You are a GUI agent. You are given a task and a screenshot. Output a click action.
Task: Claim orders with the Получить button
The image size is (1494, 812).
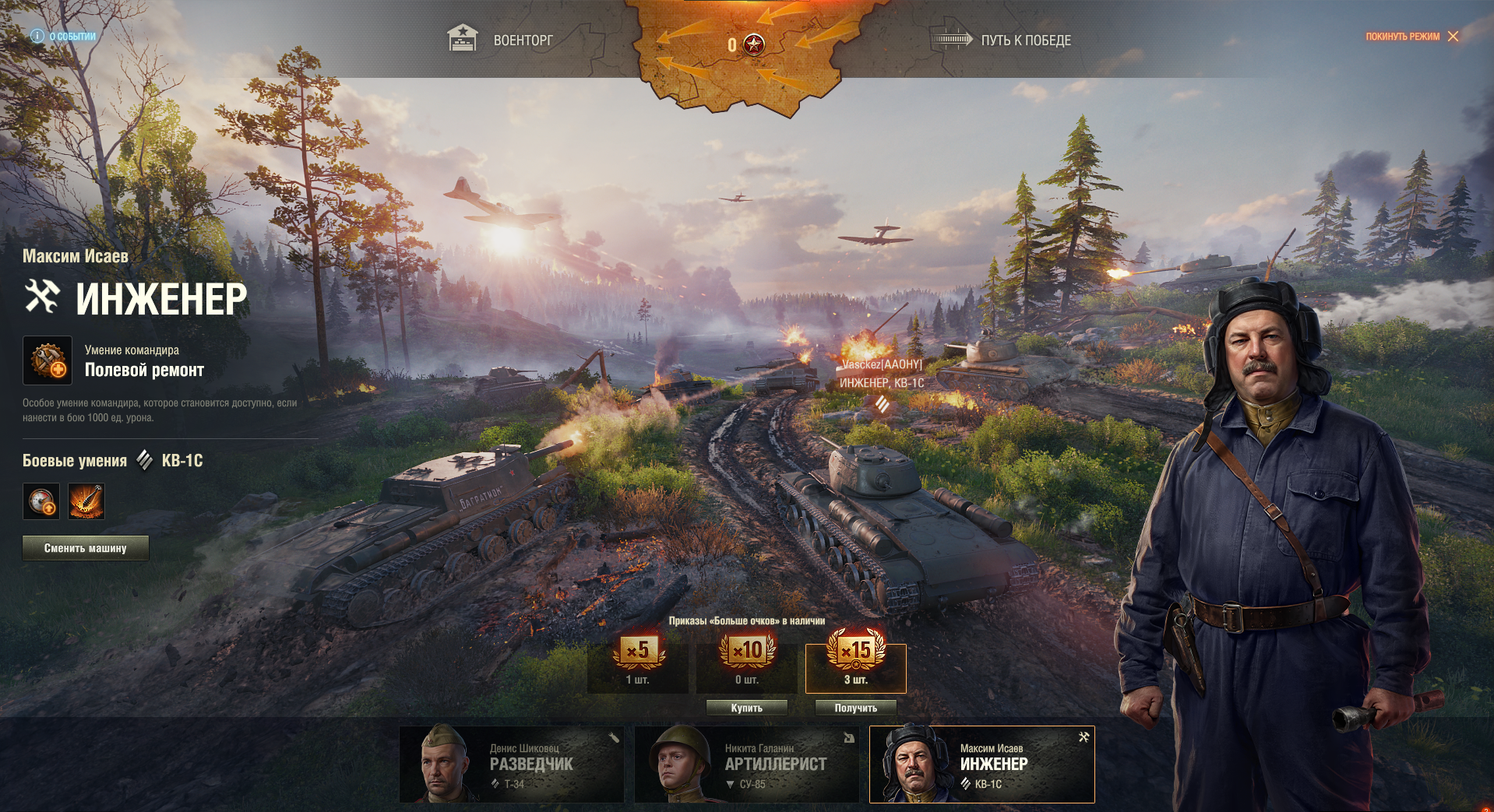click(855, 708)
